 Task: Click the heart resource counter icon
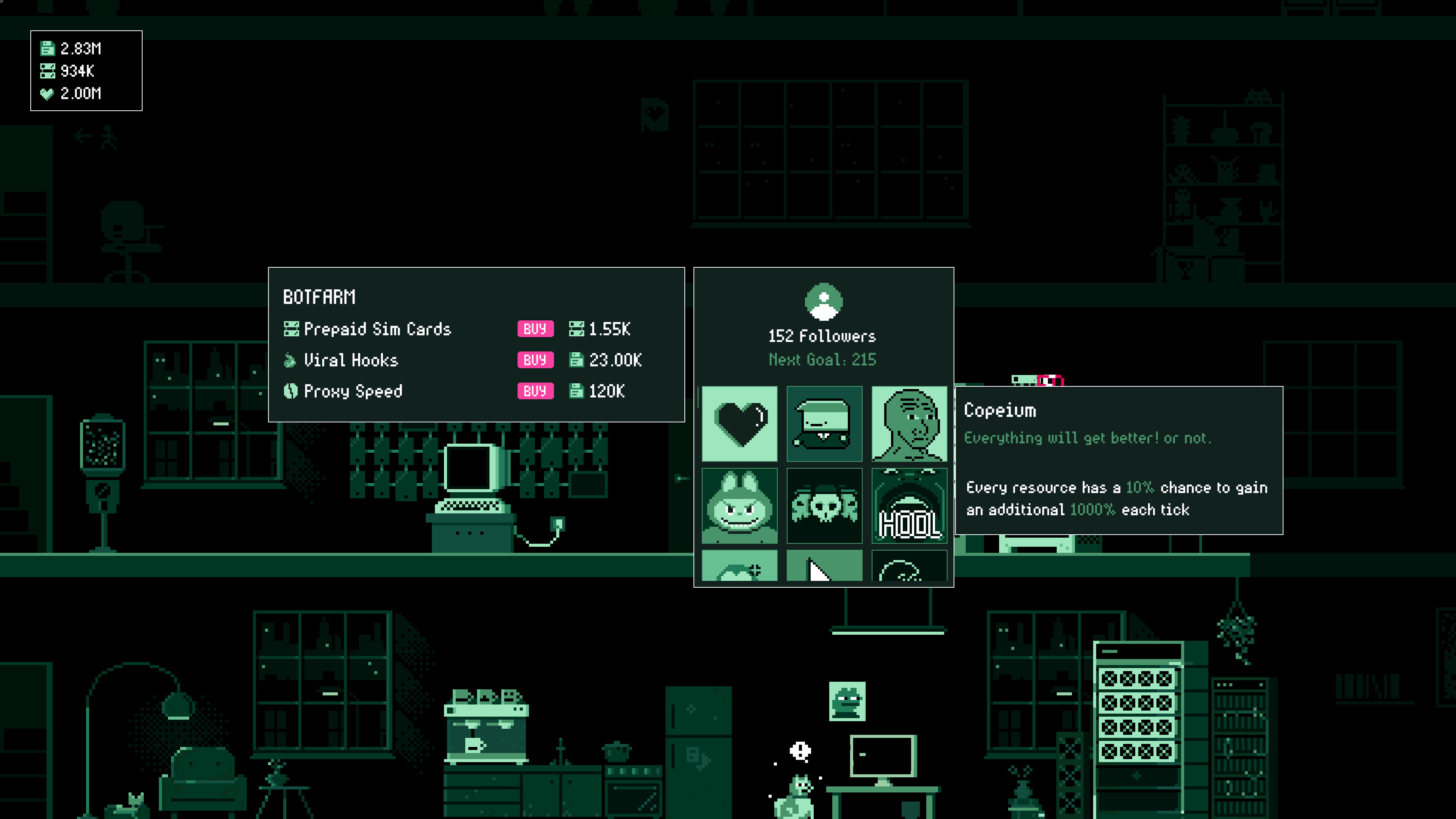(x=47, y=94)
